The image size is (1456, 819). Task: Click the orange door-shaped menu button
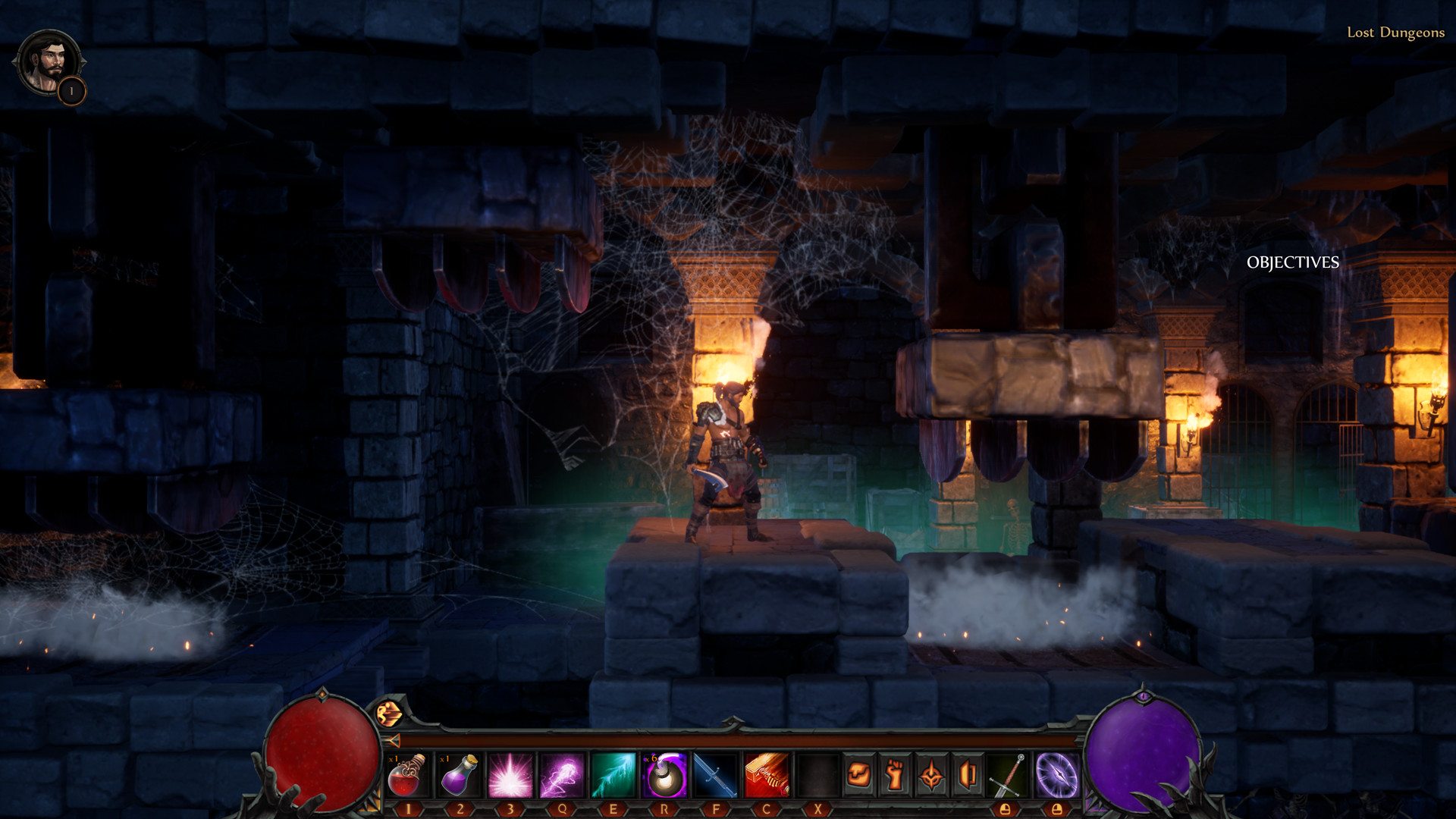tap(968, 775)
